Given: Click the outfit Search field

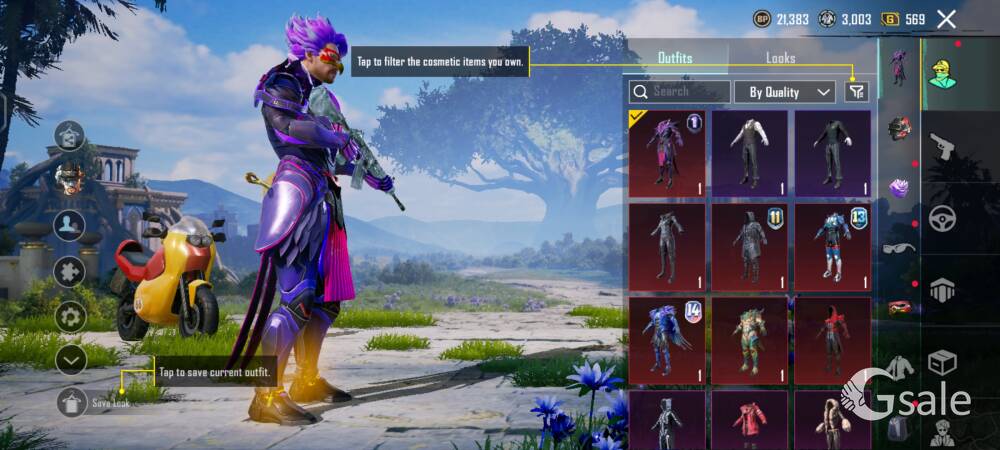Looking at the screenshot, I should click(680, 92).
